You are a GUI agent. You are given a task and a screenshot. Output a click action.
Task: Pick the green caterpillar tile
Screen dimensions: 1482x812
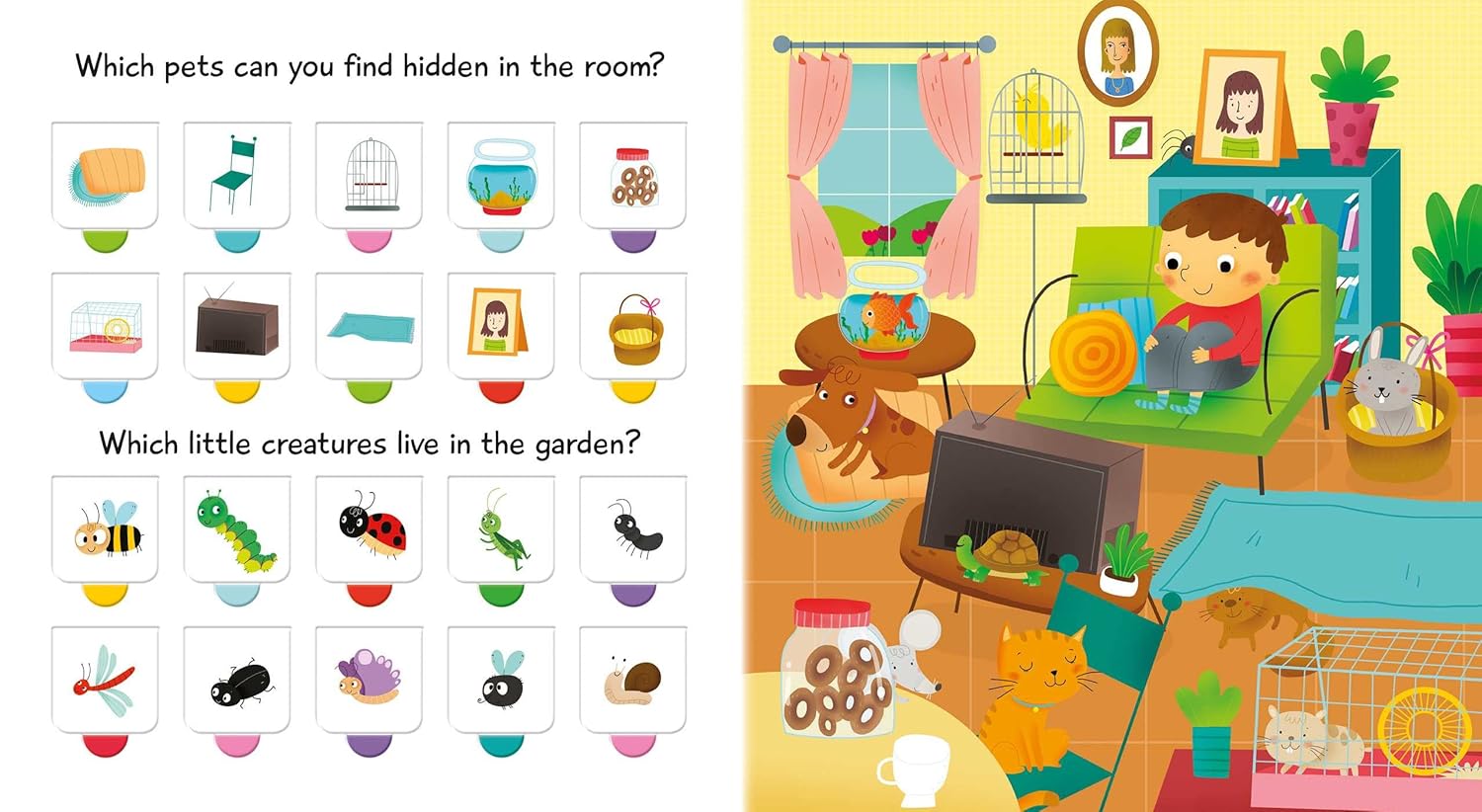point(237,529)
